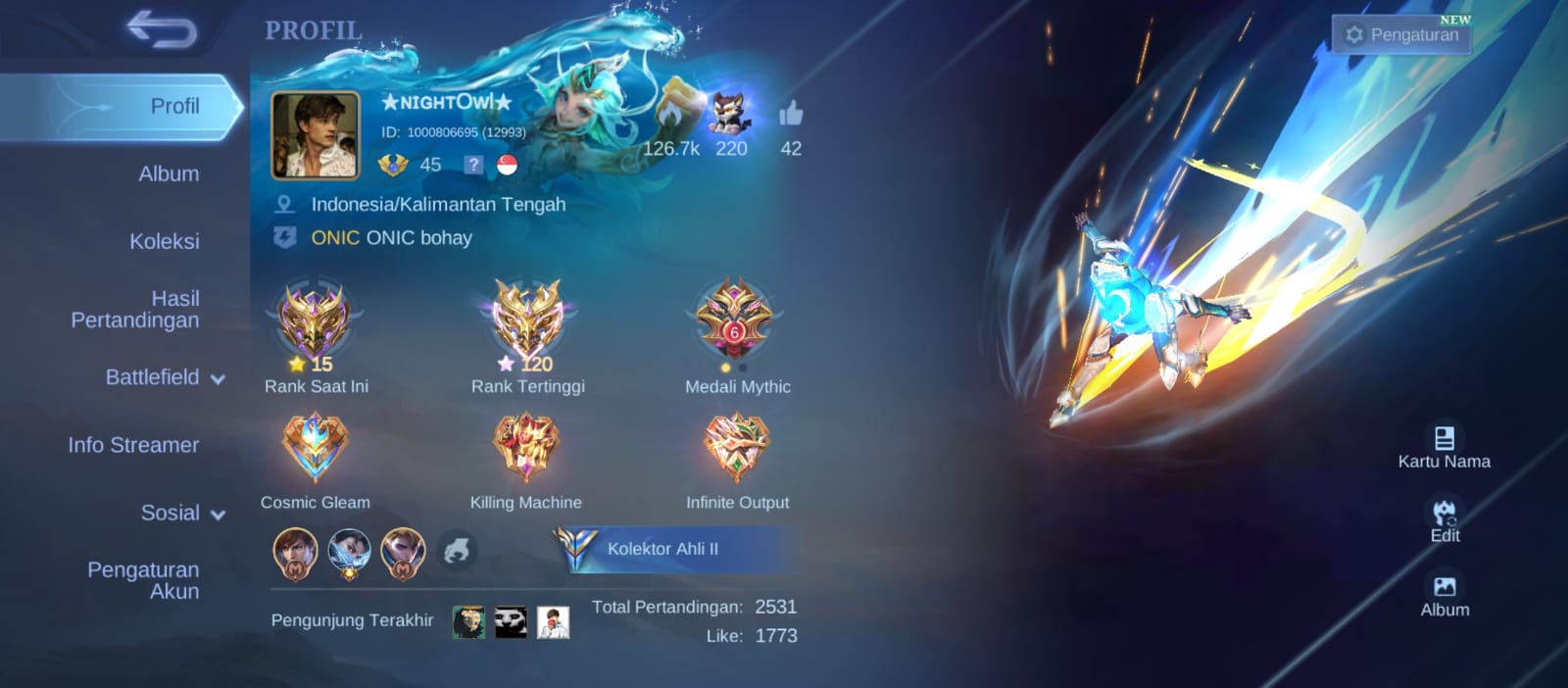Switch to the Profil tab
This screenshot has width=1568, height=688.
[x=174, y=106]
